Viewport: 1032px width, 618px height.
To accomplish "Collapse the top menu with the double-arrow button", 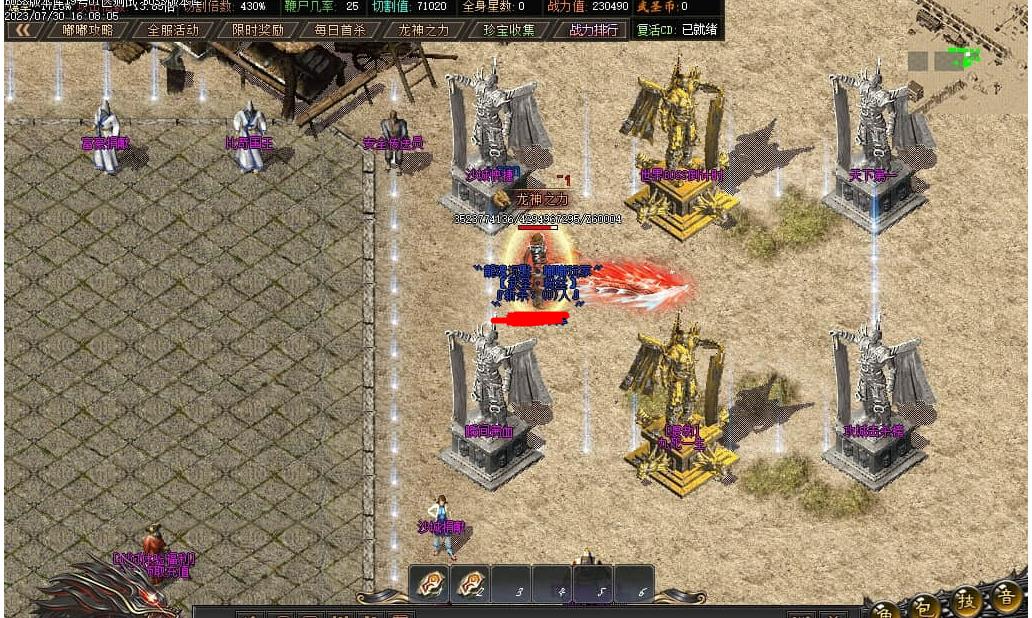I will click(22, 30).
